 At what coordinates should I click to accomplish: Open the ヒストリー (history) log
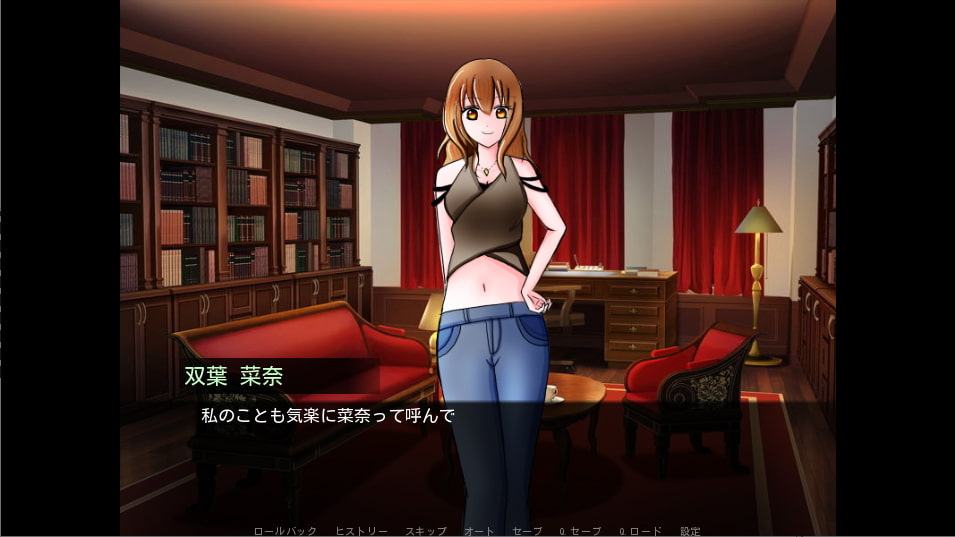click(x=361, y=531)
